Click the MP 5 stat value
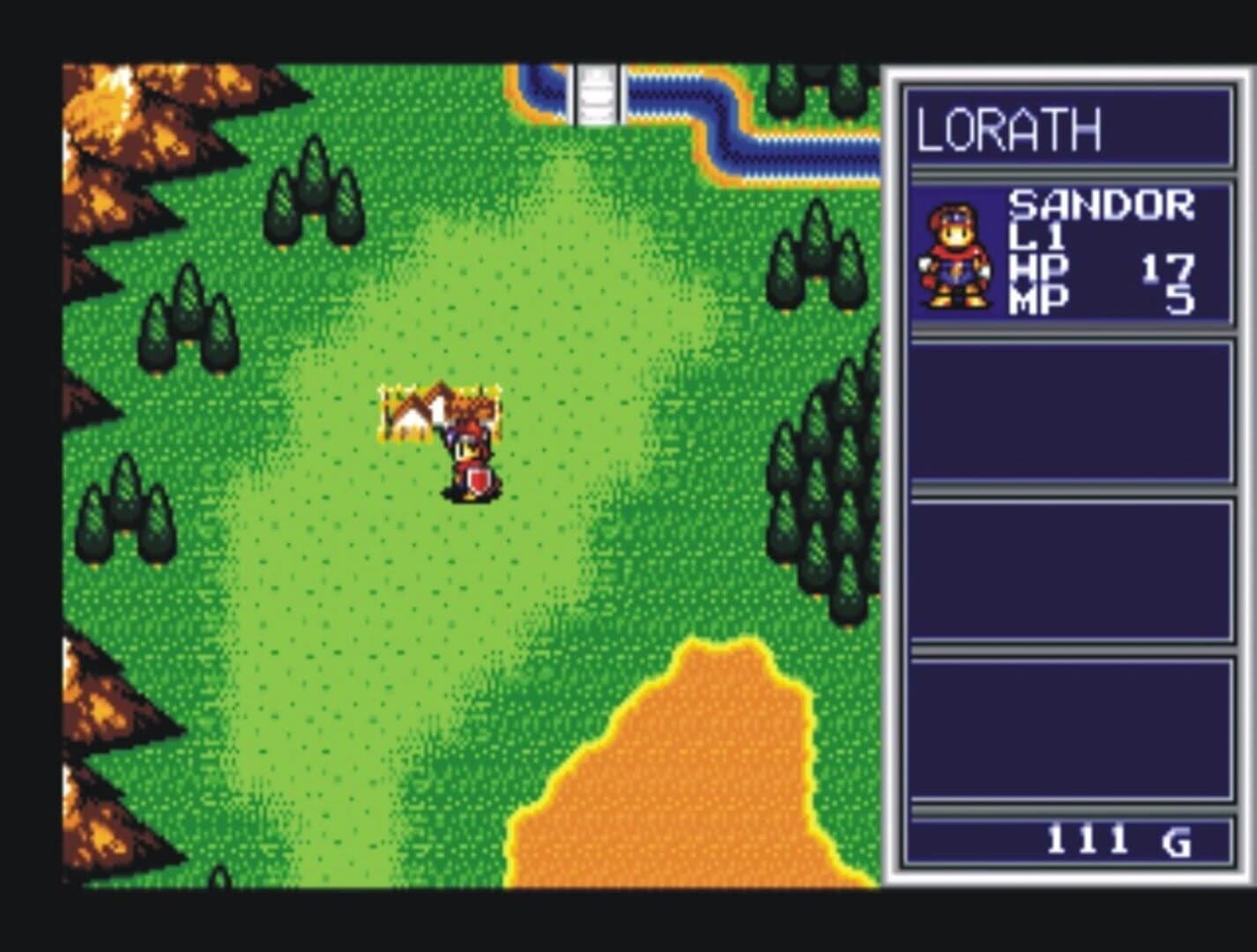 click(x=1102, y=295)
